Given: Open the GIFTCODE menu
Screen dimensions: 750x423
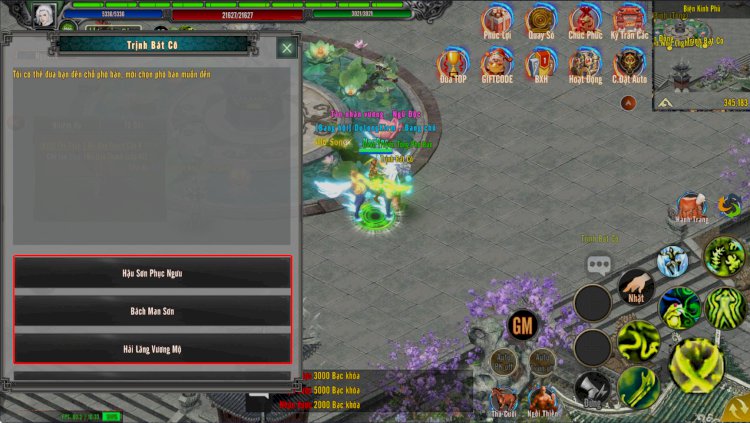Looking at the screenshot, I should tap(496, 63).
